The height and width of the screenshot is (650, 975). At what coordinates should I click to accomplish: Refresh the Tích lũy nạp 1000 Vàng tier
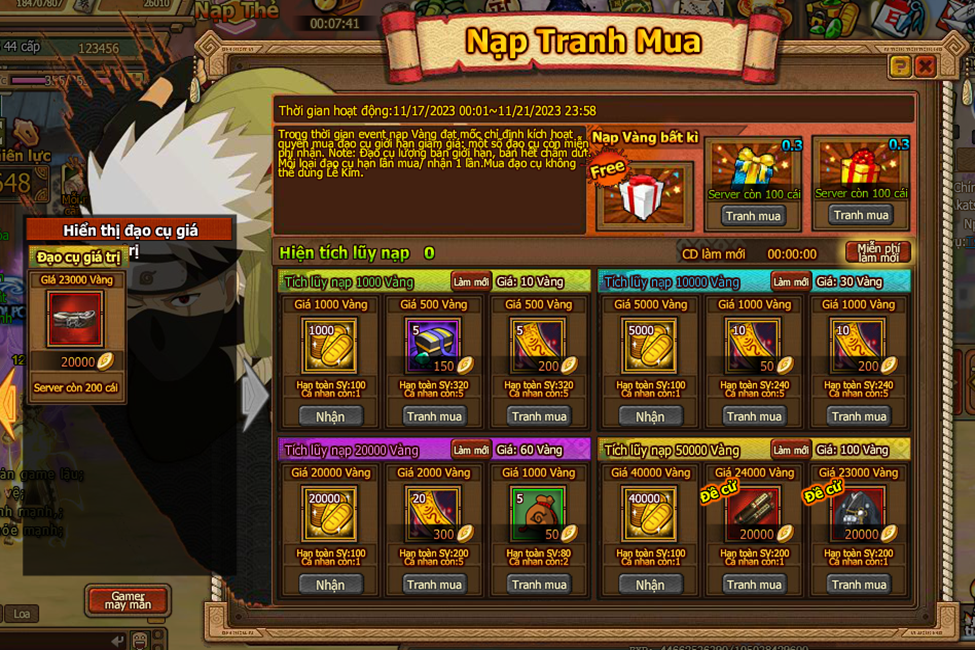coord(470,282)
